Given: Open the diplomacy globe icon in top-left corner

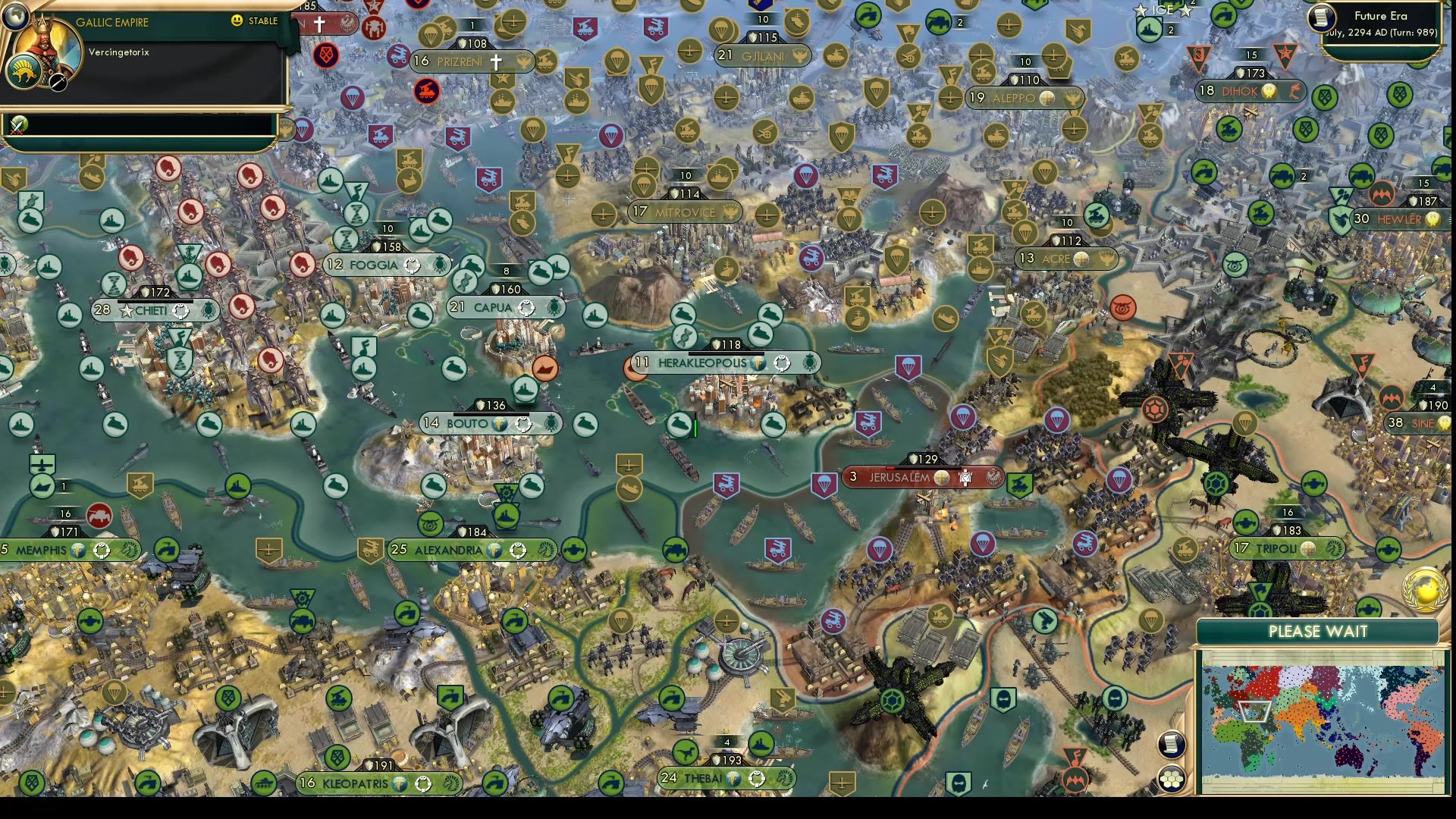Looking at the screenshot, I should pos(17,17).
